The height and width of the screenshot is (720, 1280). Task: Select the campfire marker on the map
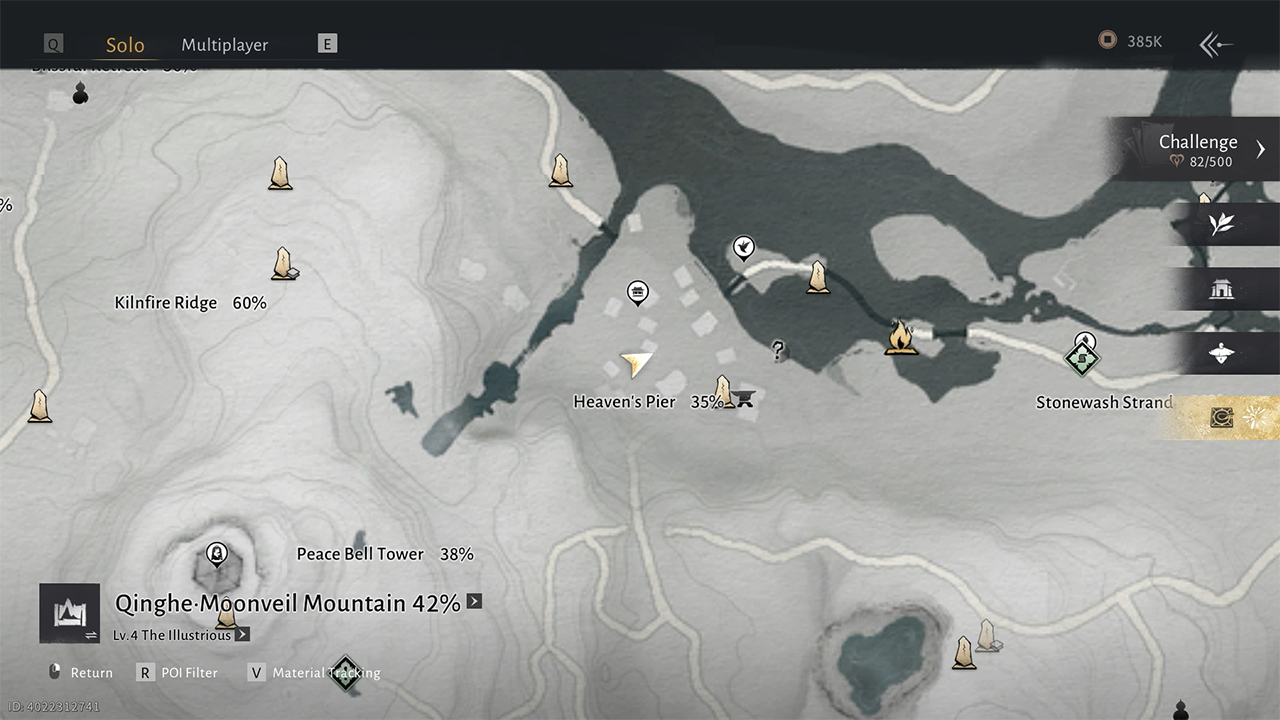(x=901, y=337)
